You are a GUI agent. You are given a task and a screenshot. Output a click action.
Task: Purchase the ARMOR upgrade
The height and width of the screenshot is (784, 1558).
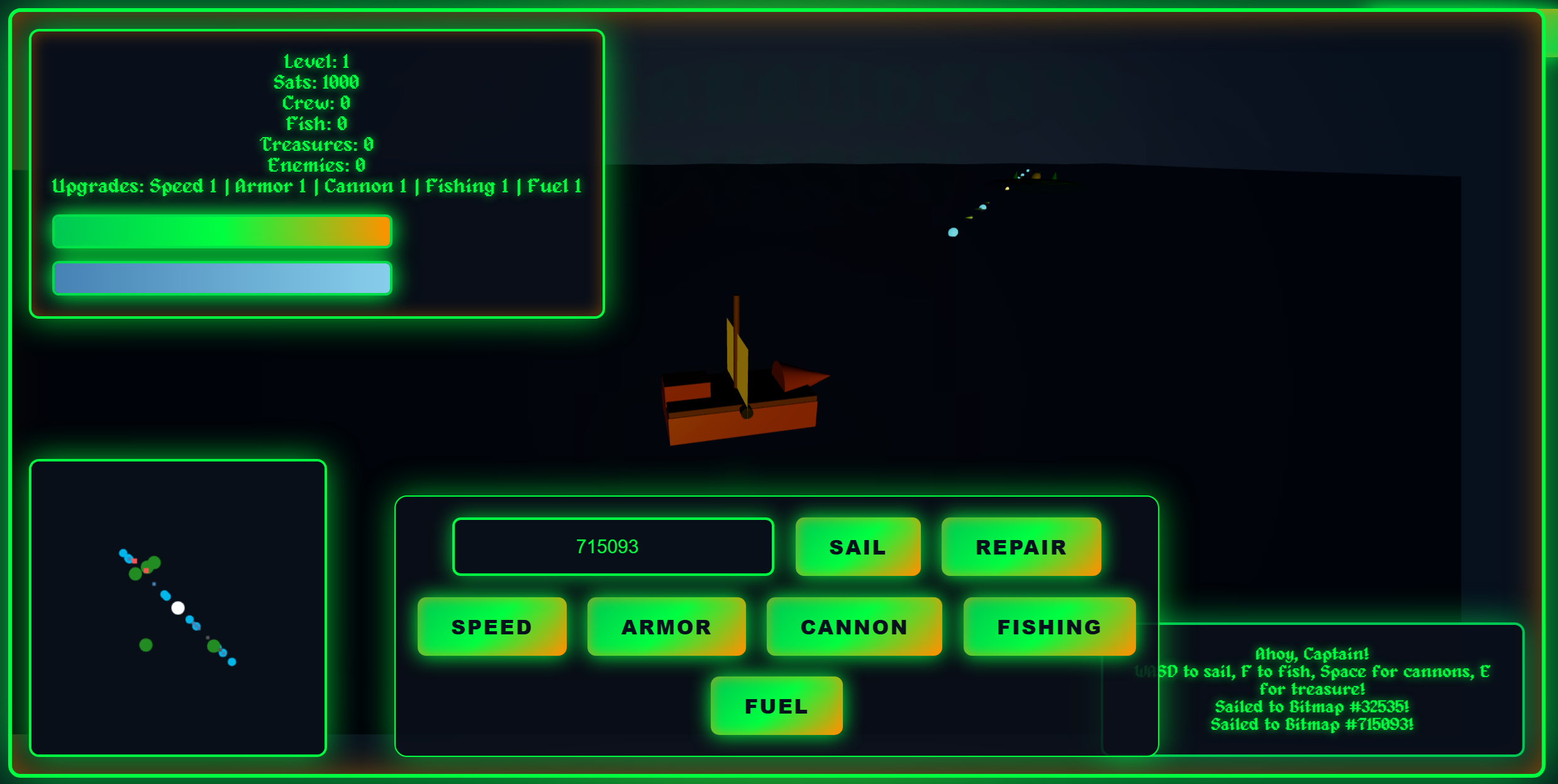[x=666, y=627]
